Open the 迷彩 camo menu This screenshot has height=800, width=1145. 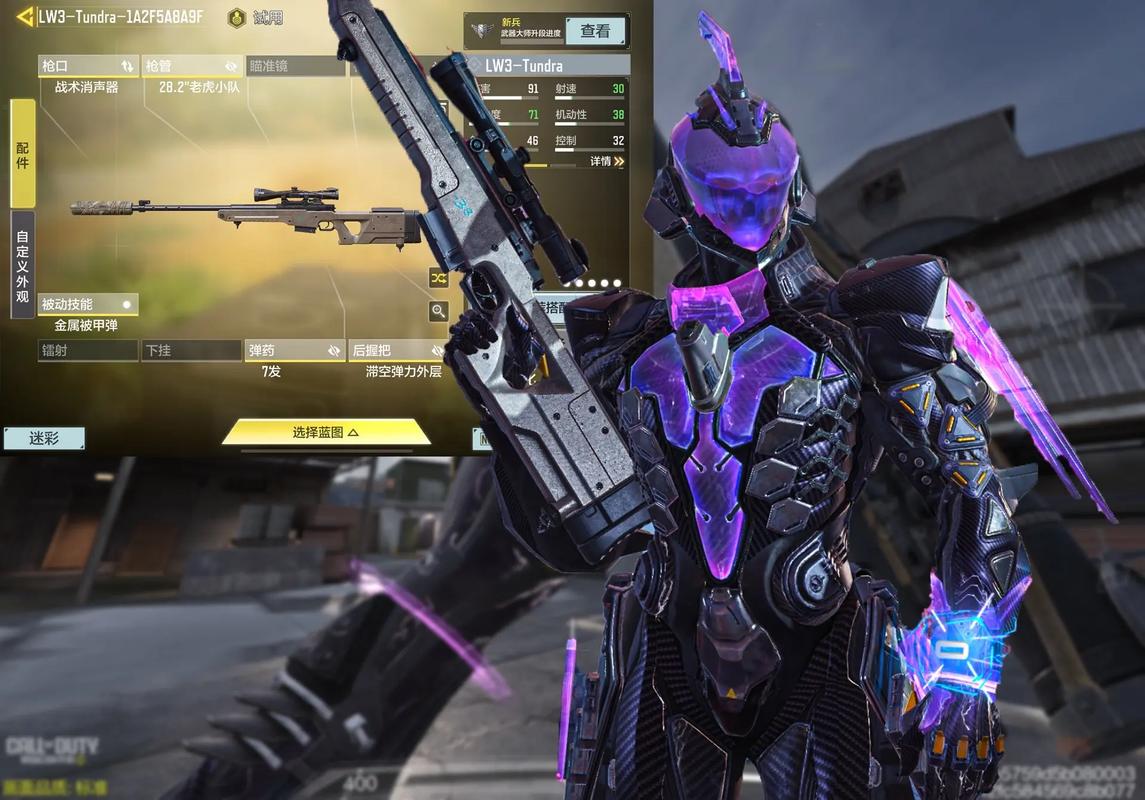(44, 438)
